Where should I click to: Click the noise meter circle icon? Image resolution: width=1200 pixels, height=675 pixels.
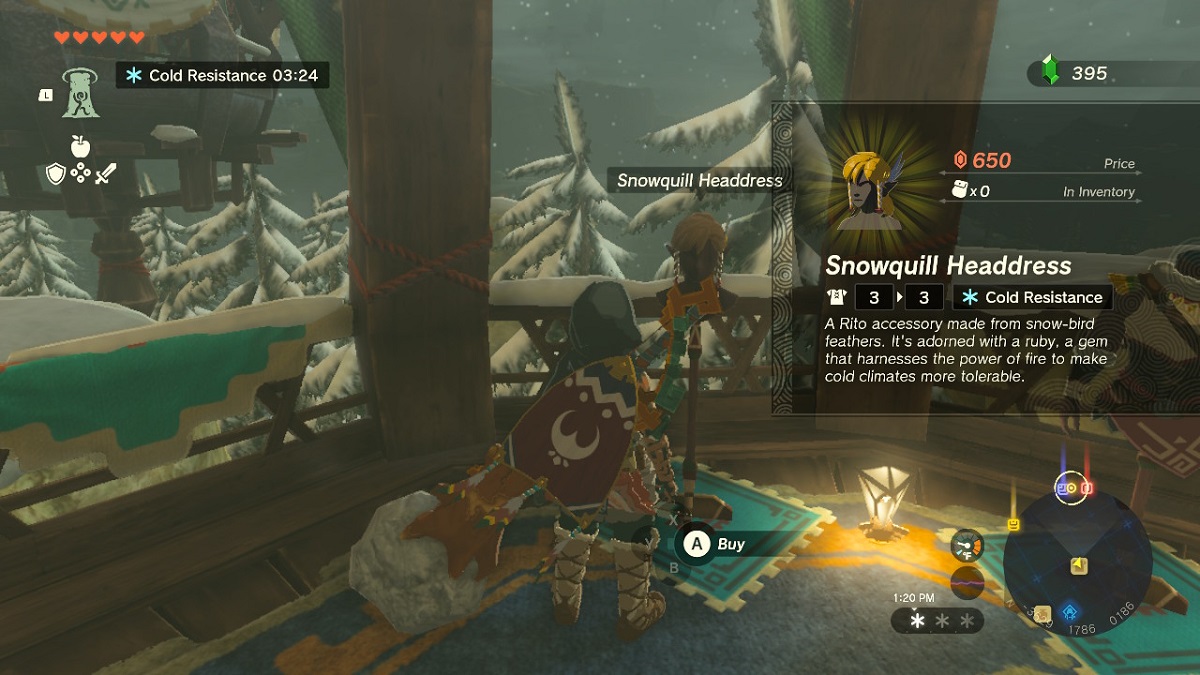(967, 582)
